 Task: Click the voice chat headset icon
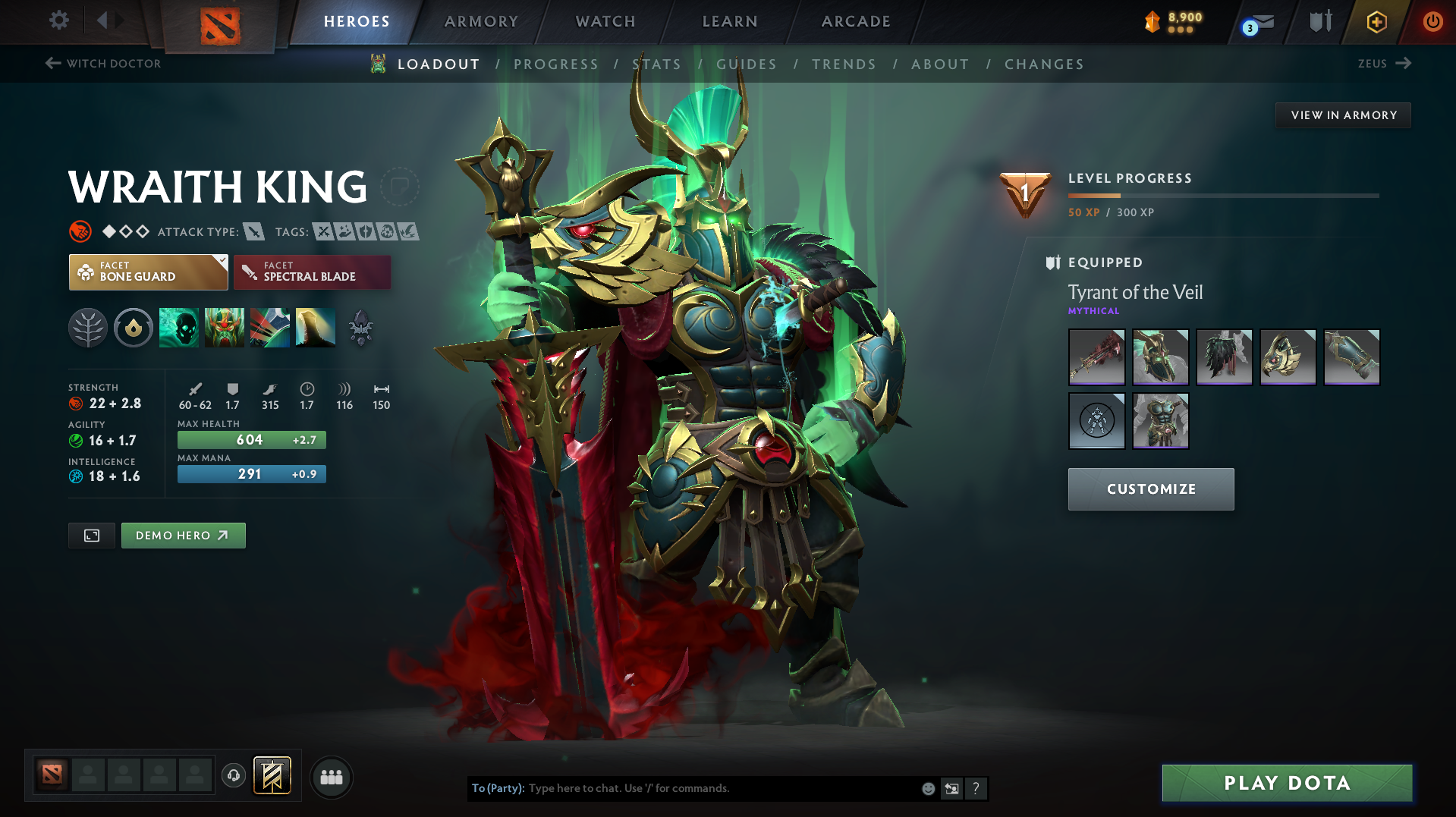tap(233, 777)
